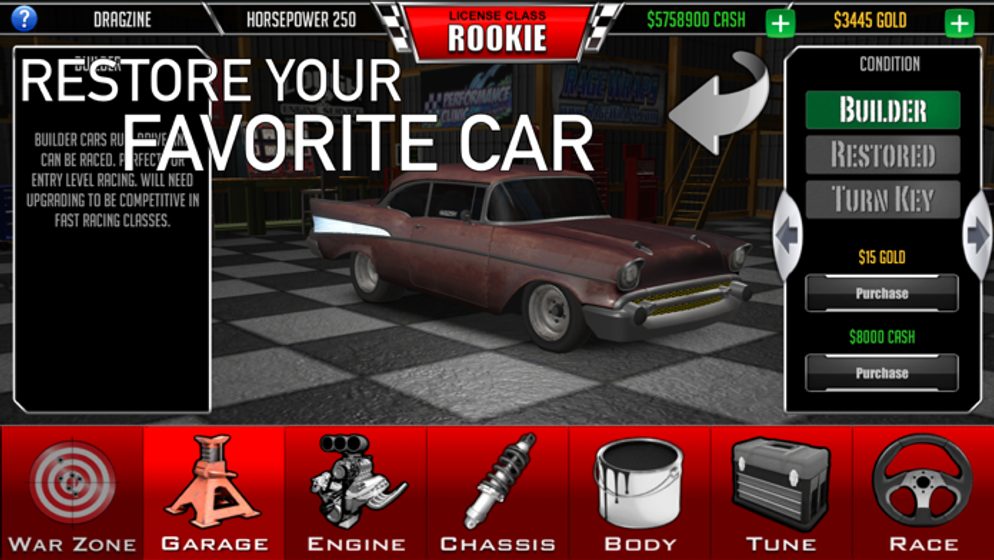Show the previous car with left arrow
The image size is (994, 560).
(788, 235)
